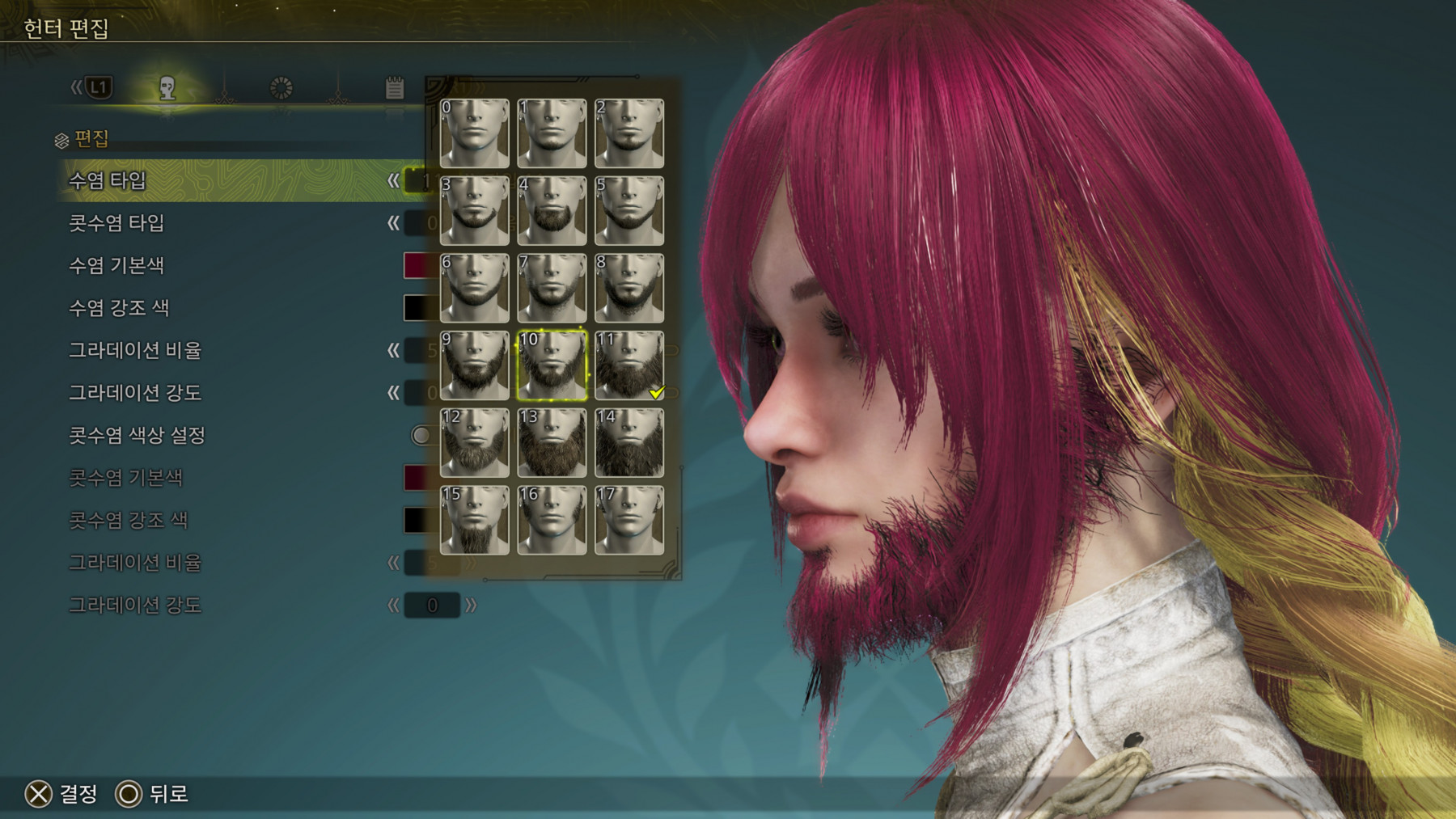Click the 결정 confirm button
1456x819 pixels.
61,794
